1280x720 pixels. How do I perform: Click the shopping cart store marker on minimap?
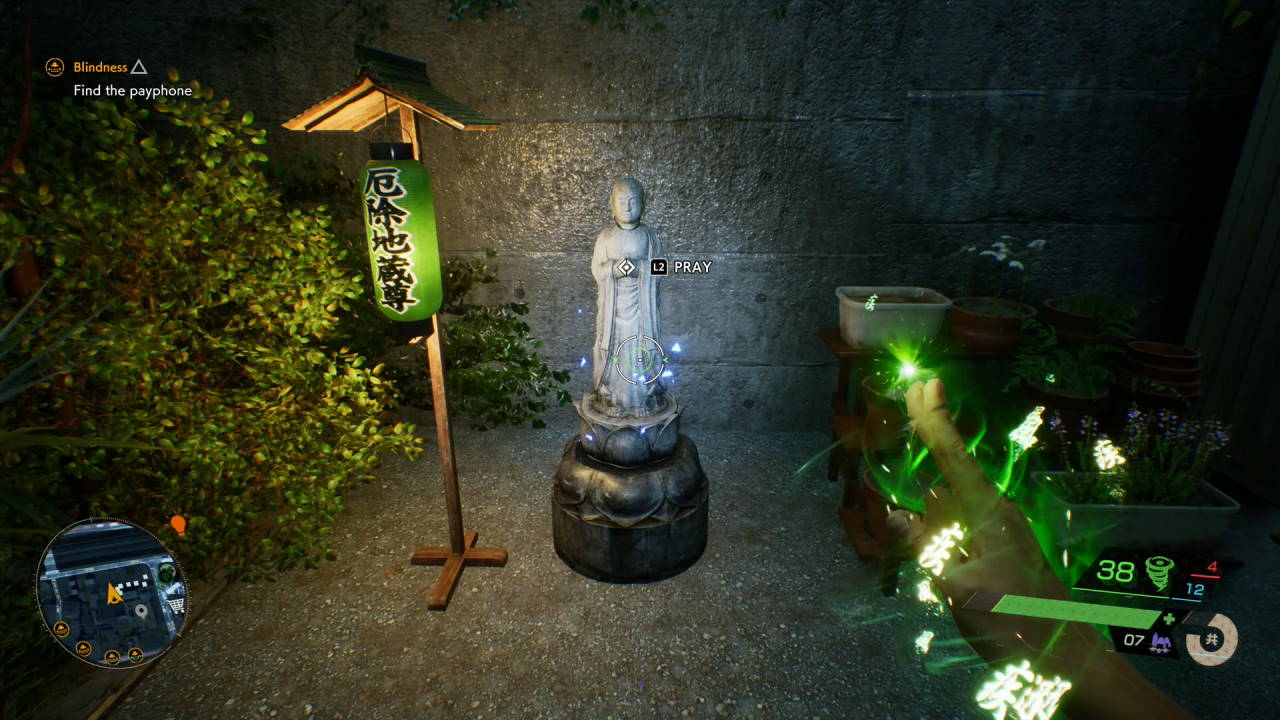click(x=176, y=605)
